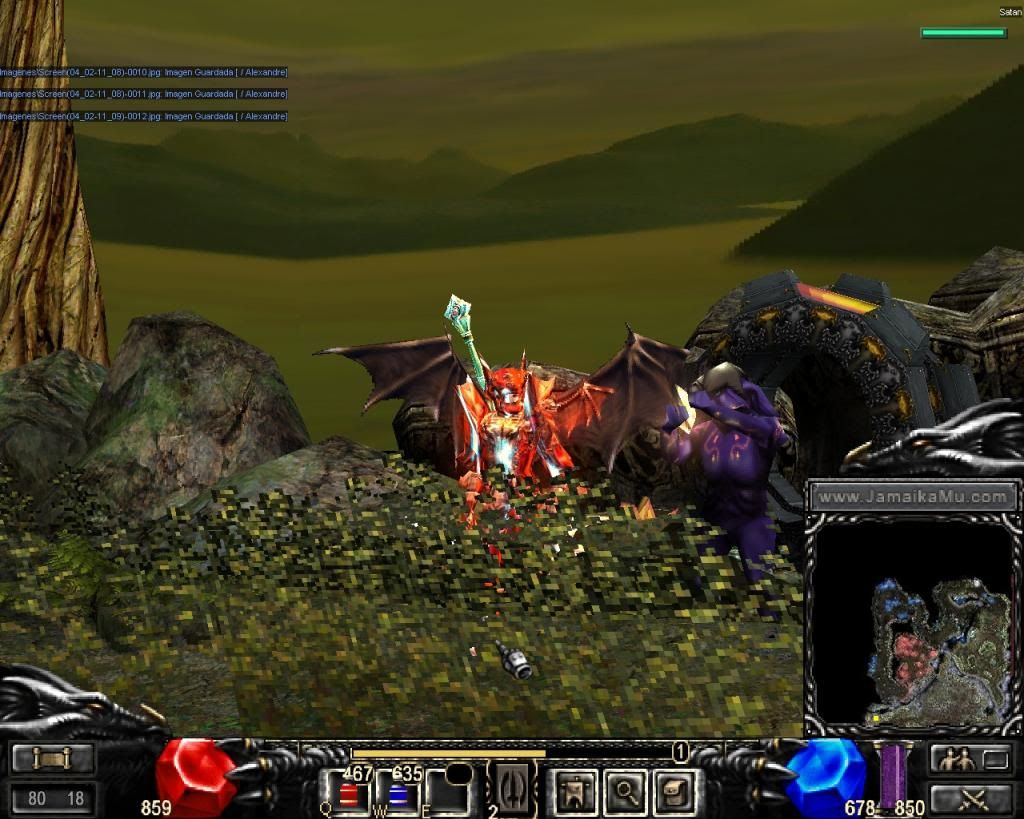The height and width of the screenshot is (819, 1024).
Task: Click the magnifying glass button
Action: 625,792
